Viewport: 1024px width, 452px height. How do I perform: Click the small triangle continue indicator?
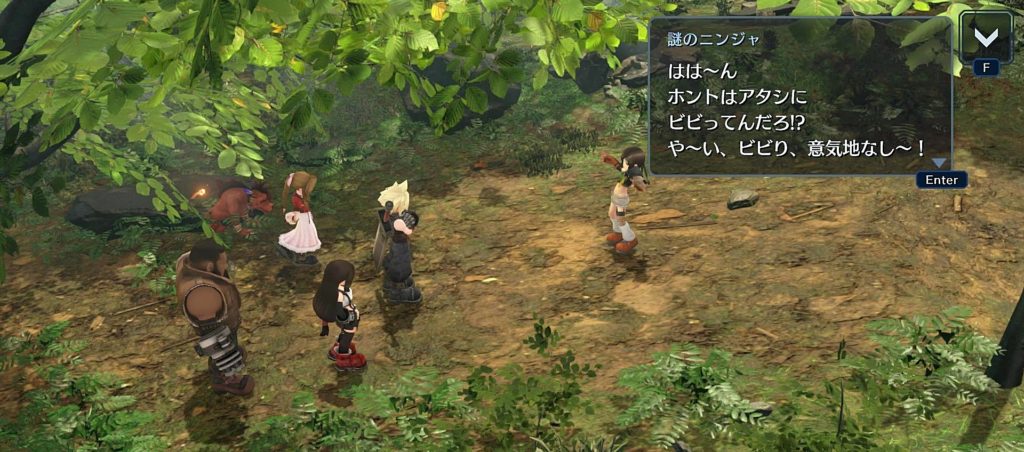[939, 163]
